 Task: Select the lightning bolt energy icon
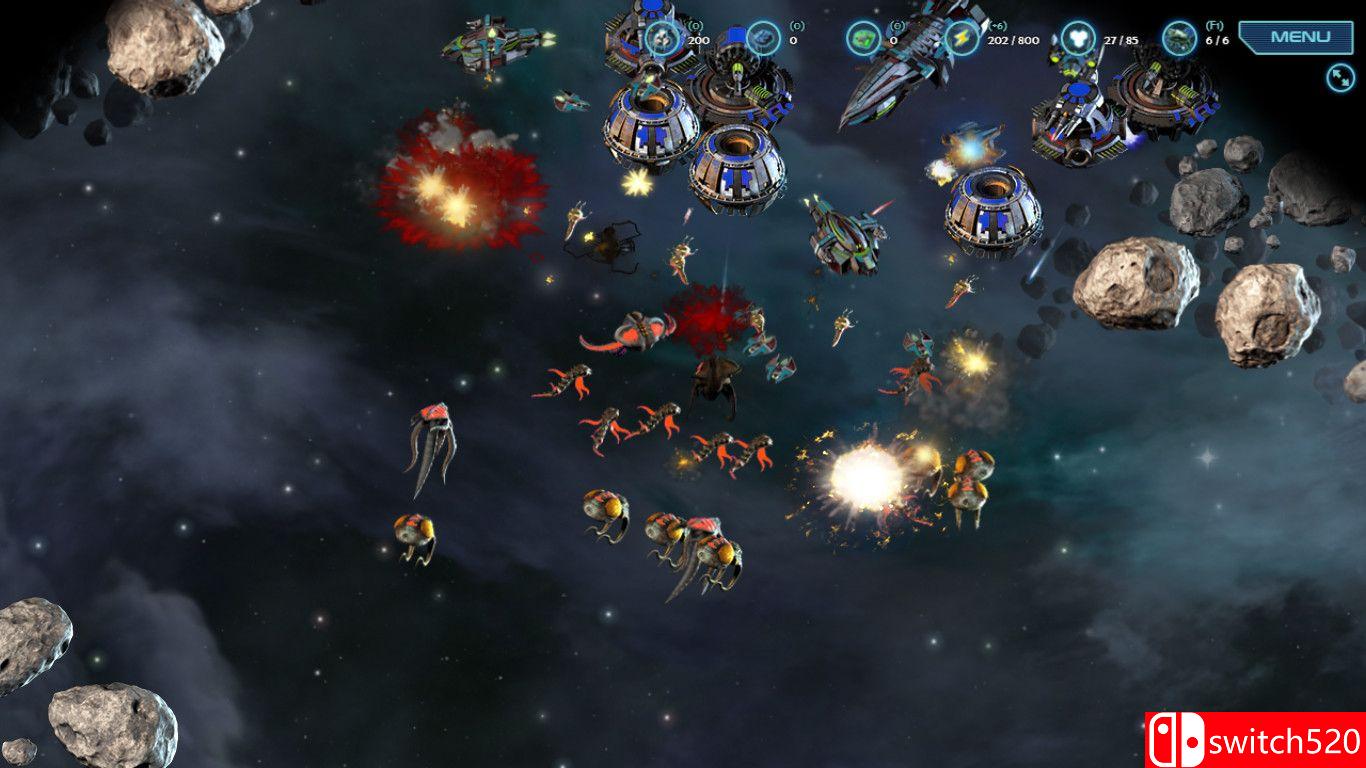962,39
